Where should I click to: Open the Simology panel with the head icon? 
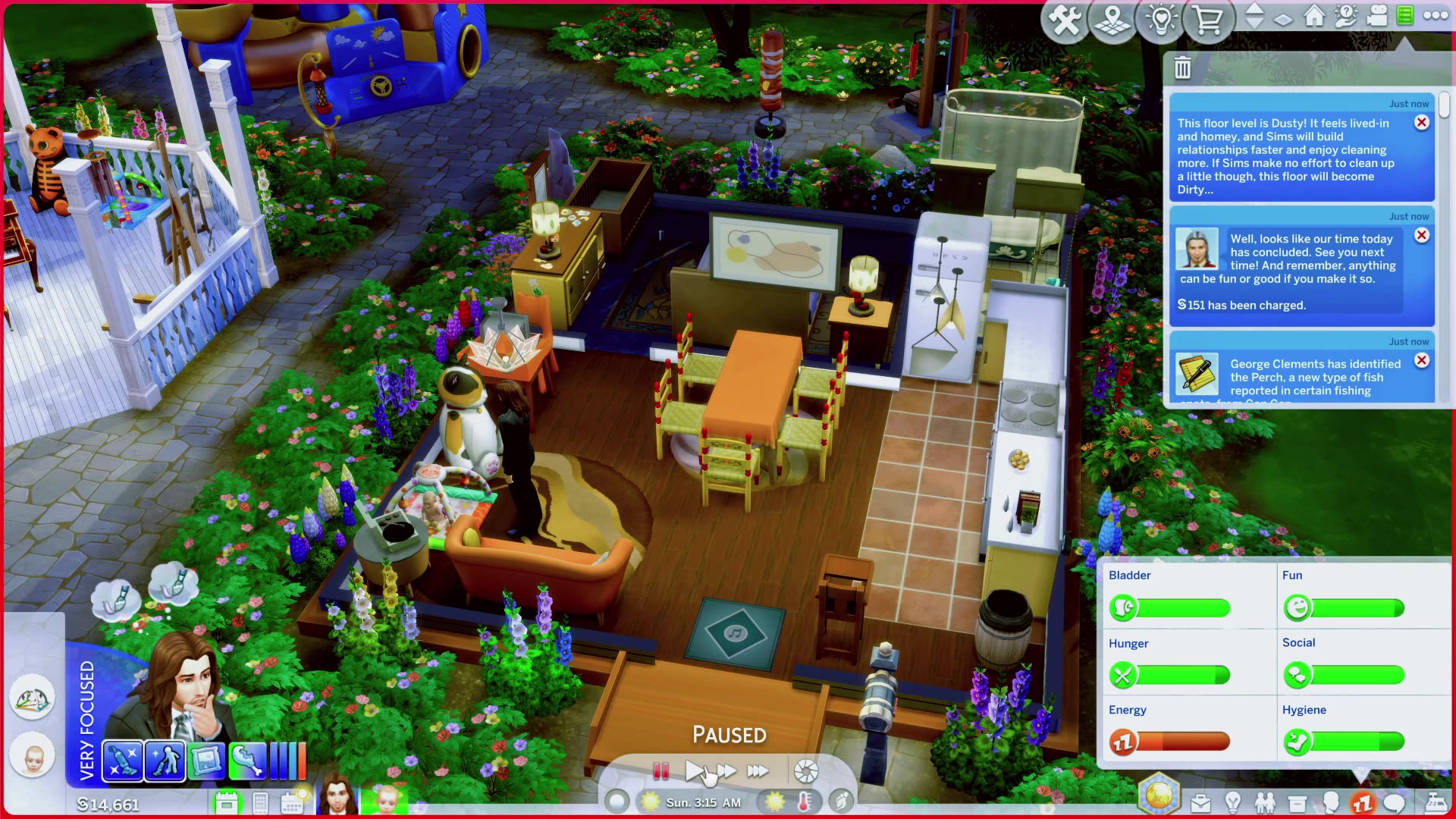tap(1331, 802)
